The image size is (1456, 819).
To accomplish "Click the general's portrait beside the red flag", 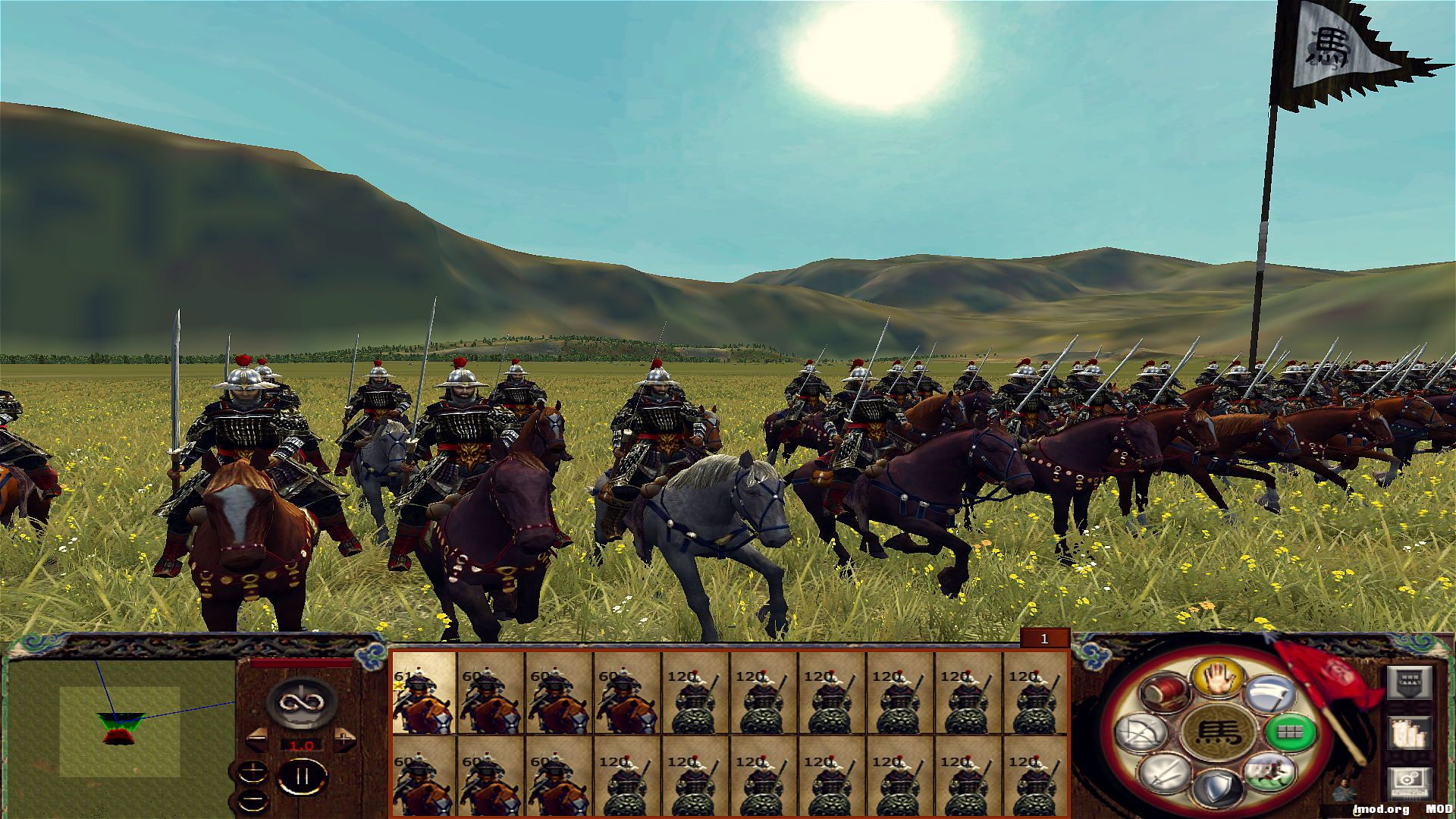I will pyautogui.click(x=1344, y=789).
